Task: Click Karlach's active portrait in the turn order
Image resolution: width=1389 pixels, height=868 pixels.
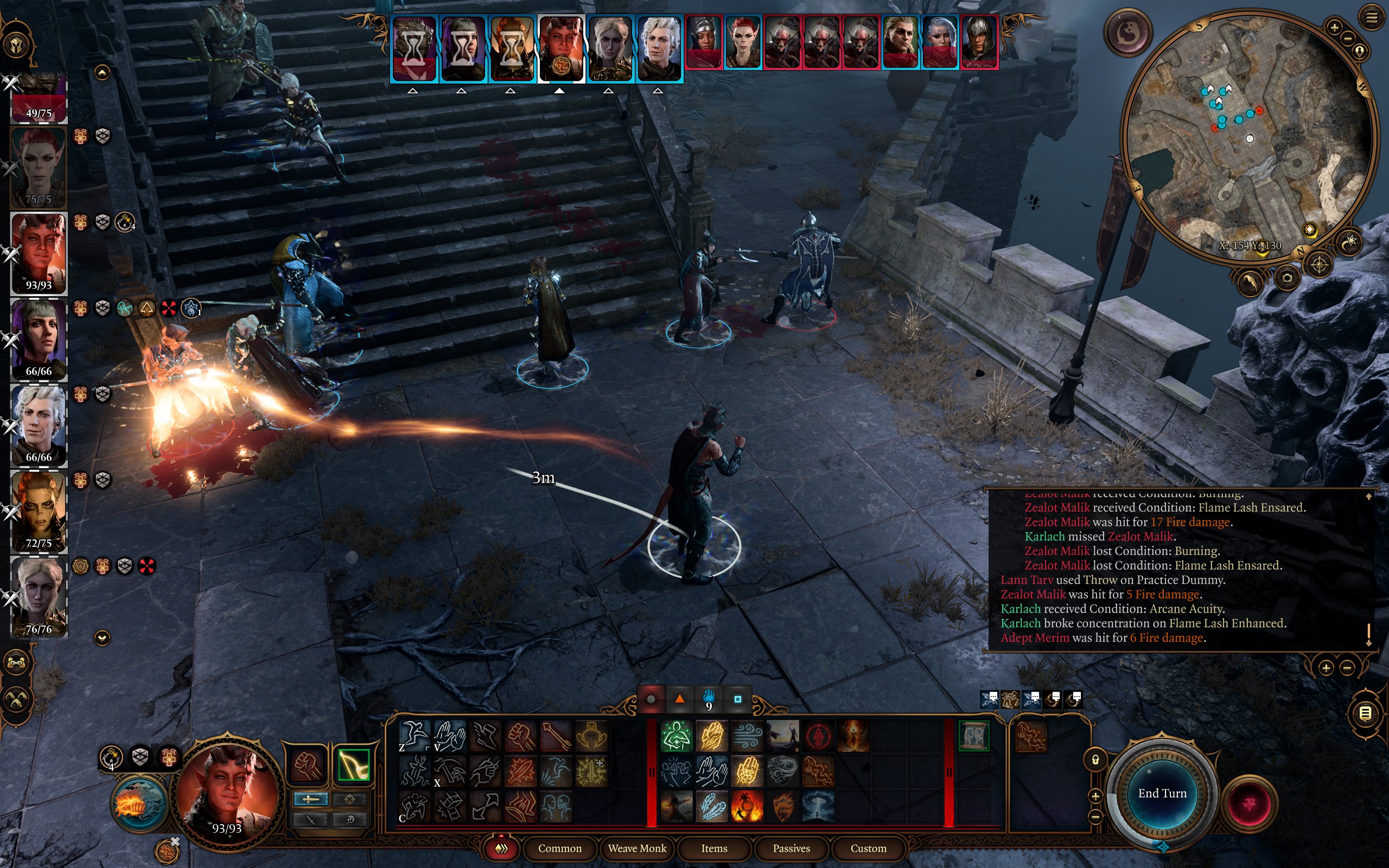Action: pos(561,49)
